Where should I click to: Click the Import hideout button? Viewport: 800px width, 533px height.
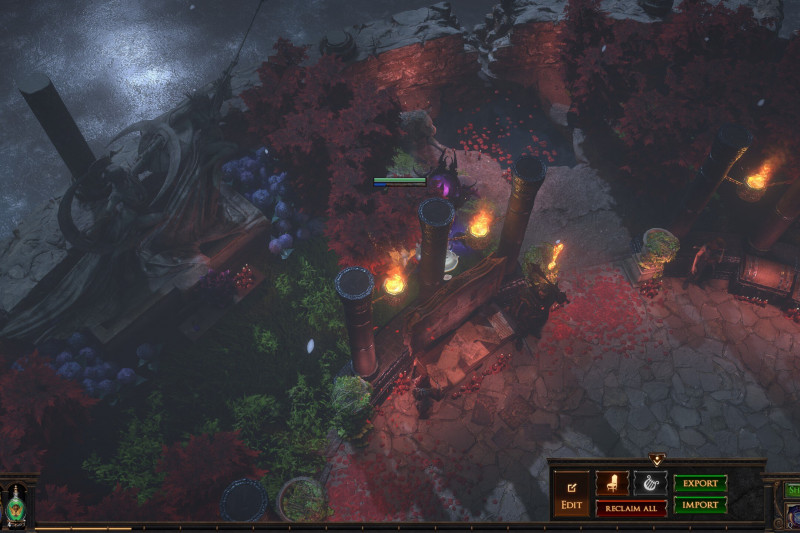(700, 506)
